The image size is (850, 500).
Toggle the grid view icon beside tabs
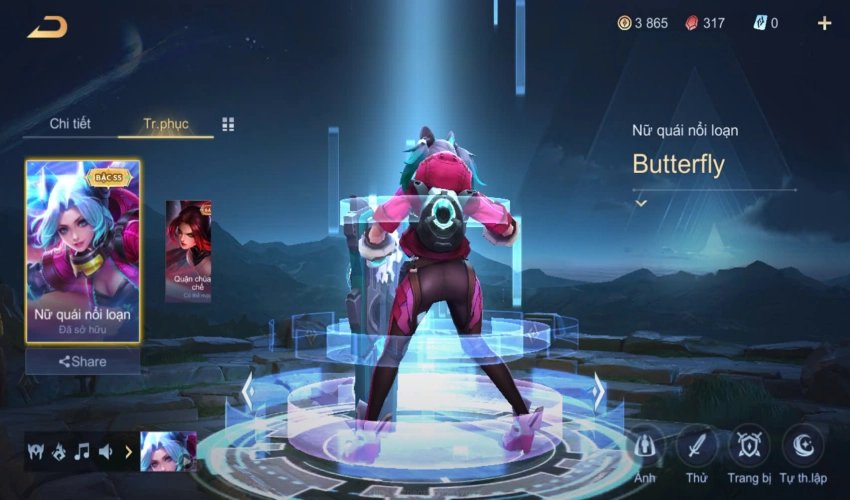point(228,124)
